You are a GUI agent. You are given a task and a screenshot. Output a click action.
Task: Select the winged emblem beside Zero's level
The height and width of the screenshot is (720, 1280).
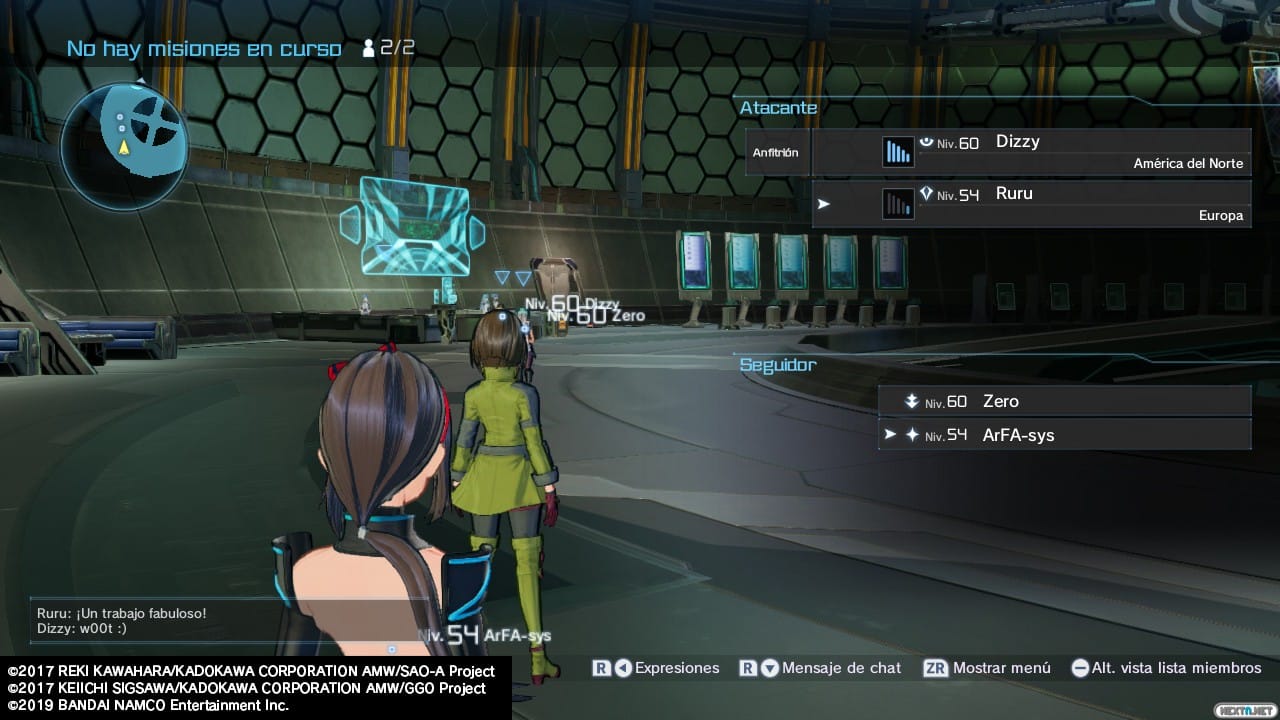coord(911,400)
